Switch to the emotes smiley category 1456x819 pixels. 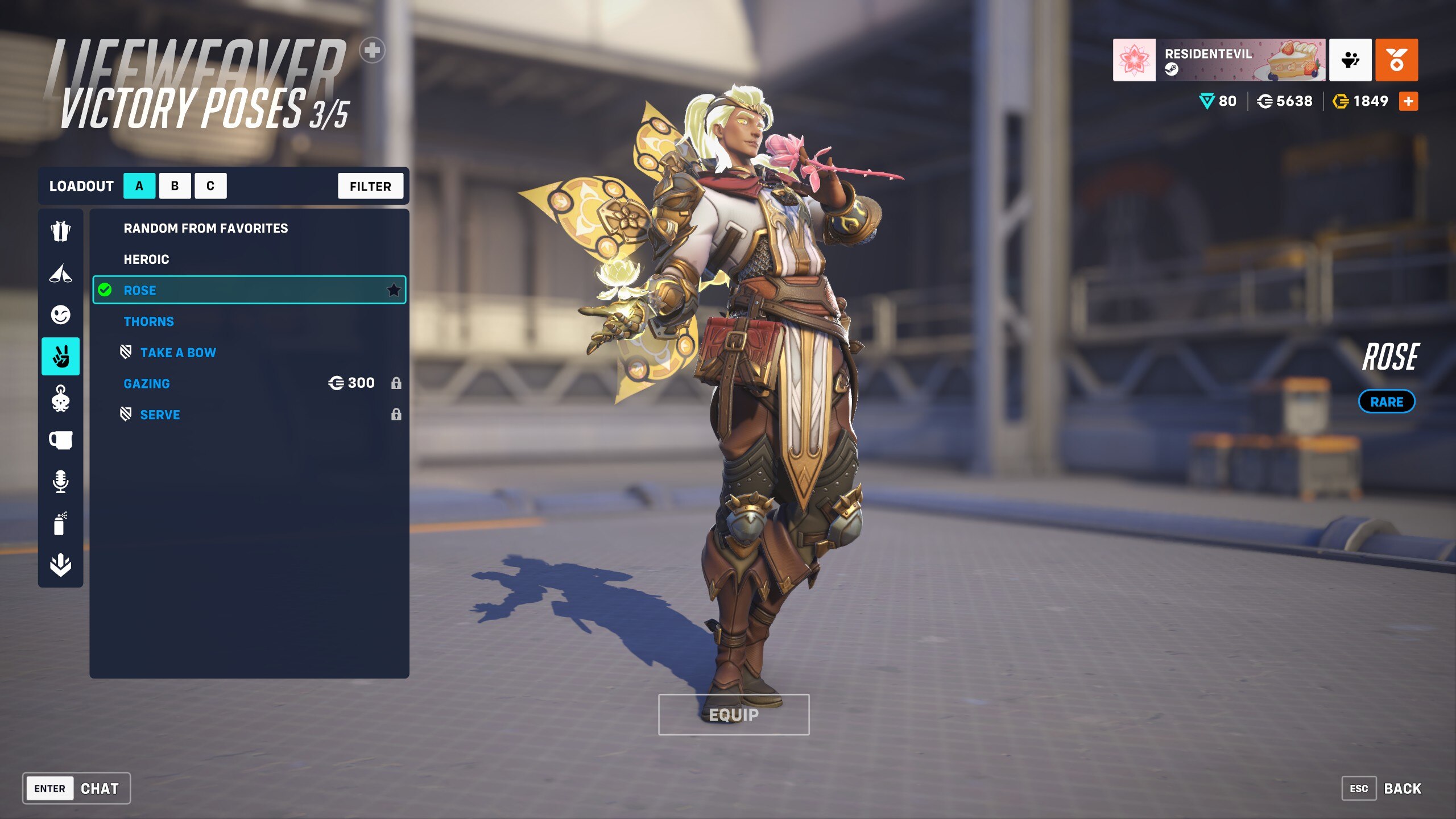click(60, 315)
